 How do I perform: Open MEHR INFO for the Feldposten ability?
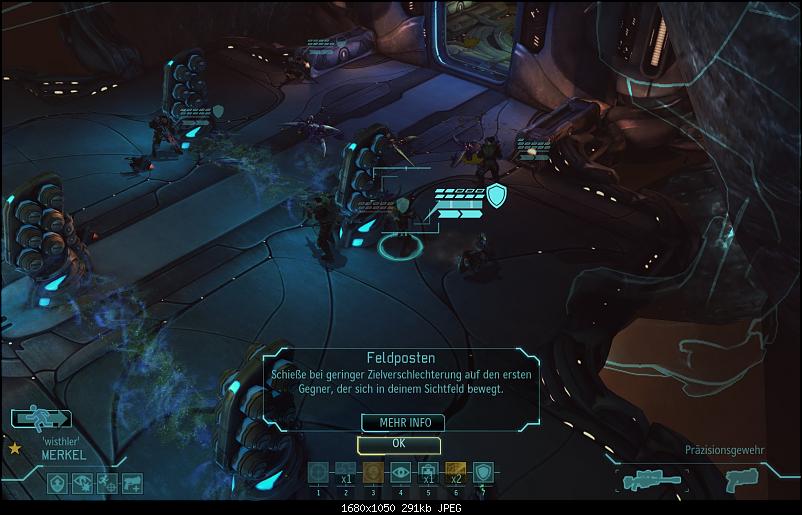[398, 422]
